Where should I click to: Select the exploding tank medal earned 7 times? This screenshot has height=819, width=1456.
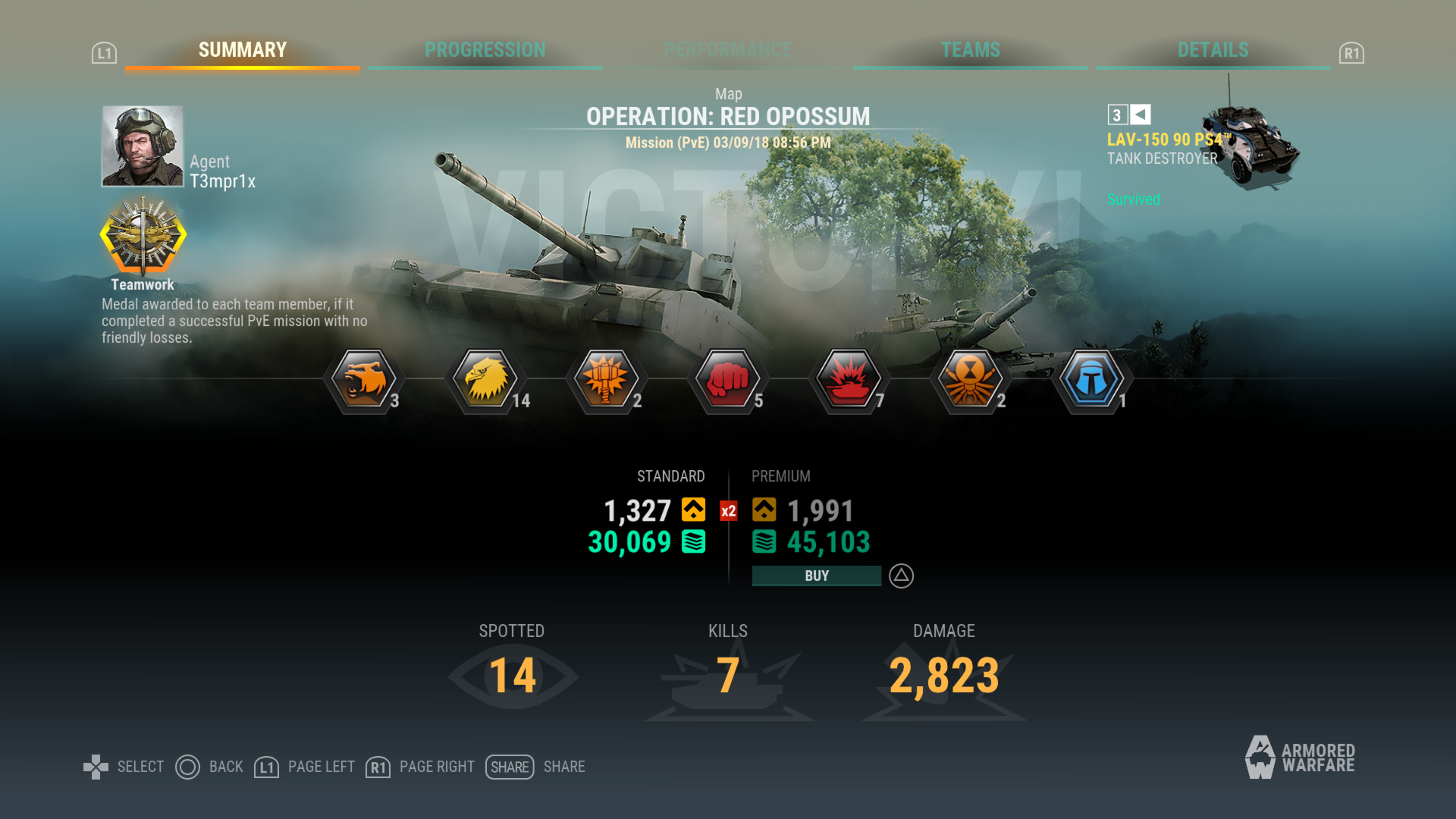849,381
